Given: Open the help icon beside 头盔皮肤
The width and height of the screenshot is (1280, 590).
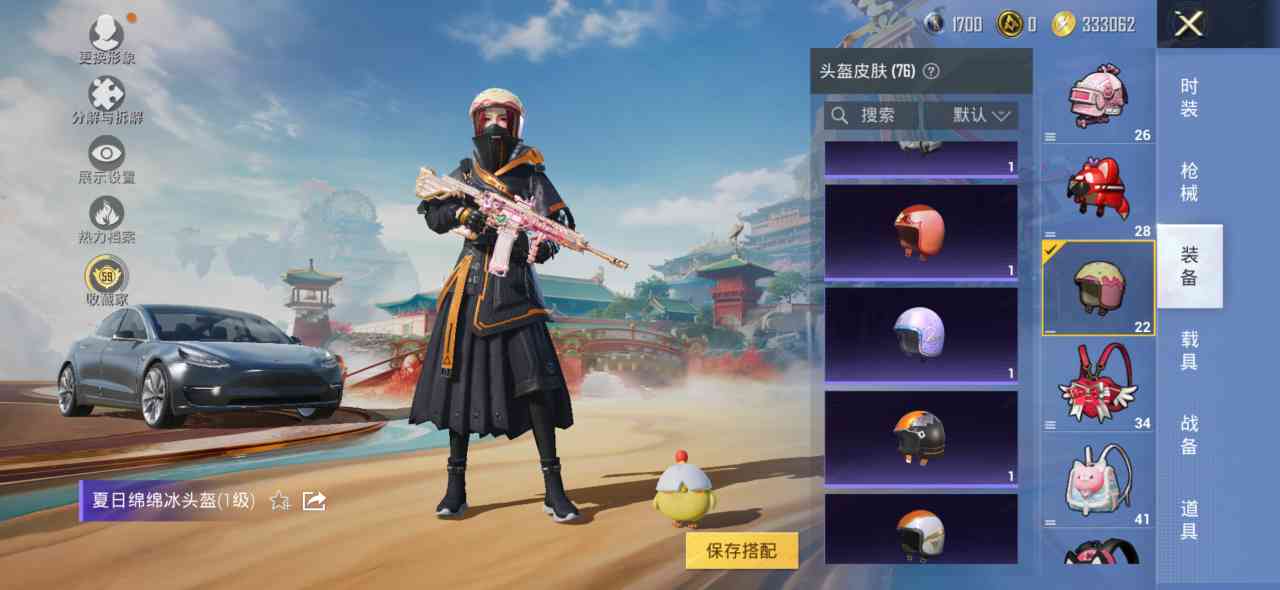Looking at the screenshot, I should 931,71.
